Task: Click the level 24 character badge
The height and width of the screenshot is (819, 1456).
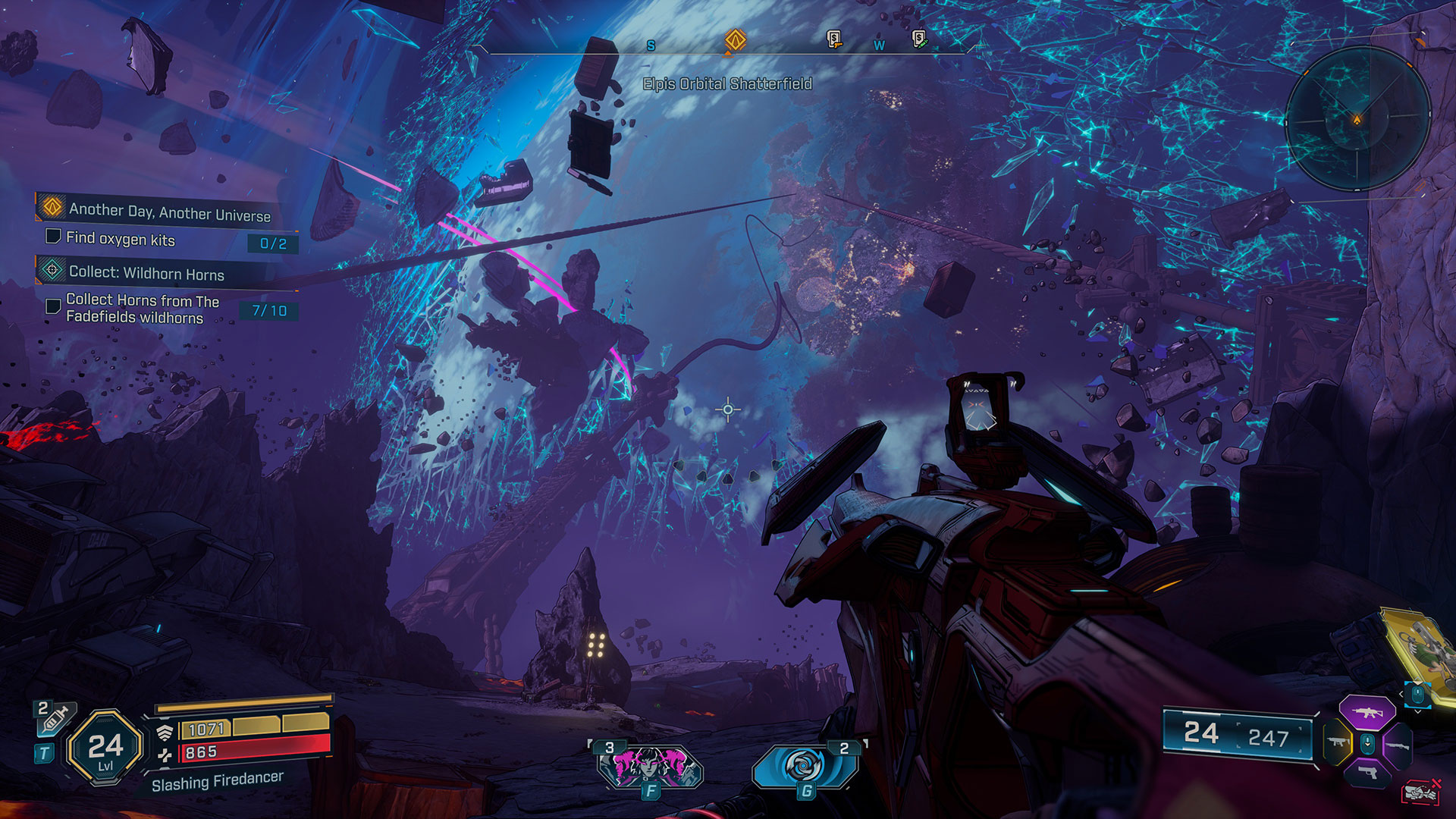Action: (x=105, y=748)
